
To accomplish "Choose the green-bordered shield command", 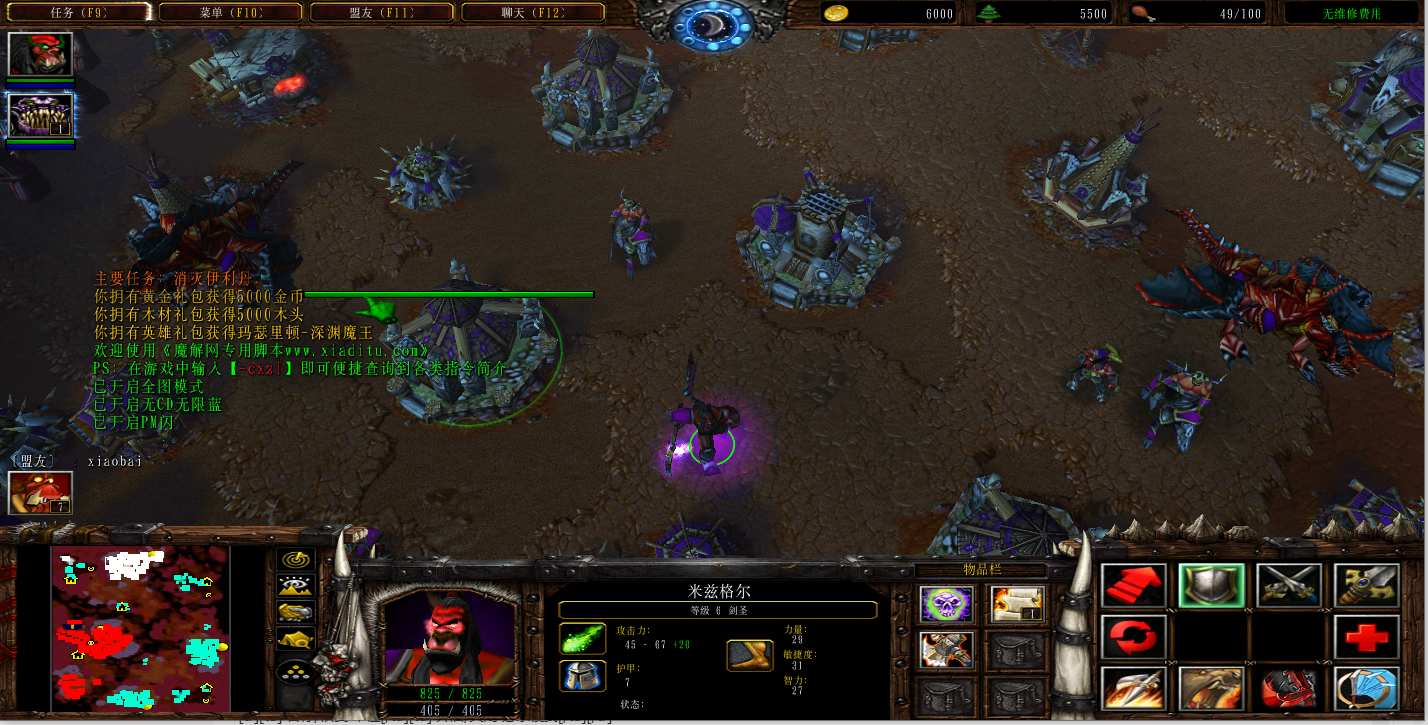I will (1211, 586).
